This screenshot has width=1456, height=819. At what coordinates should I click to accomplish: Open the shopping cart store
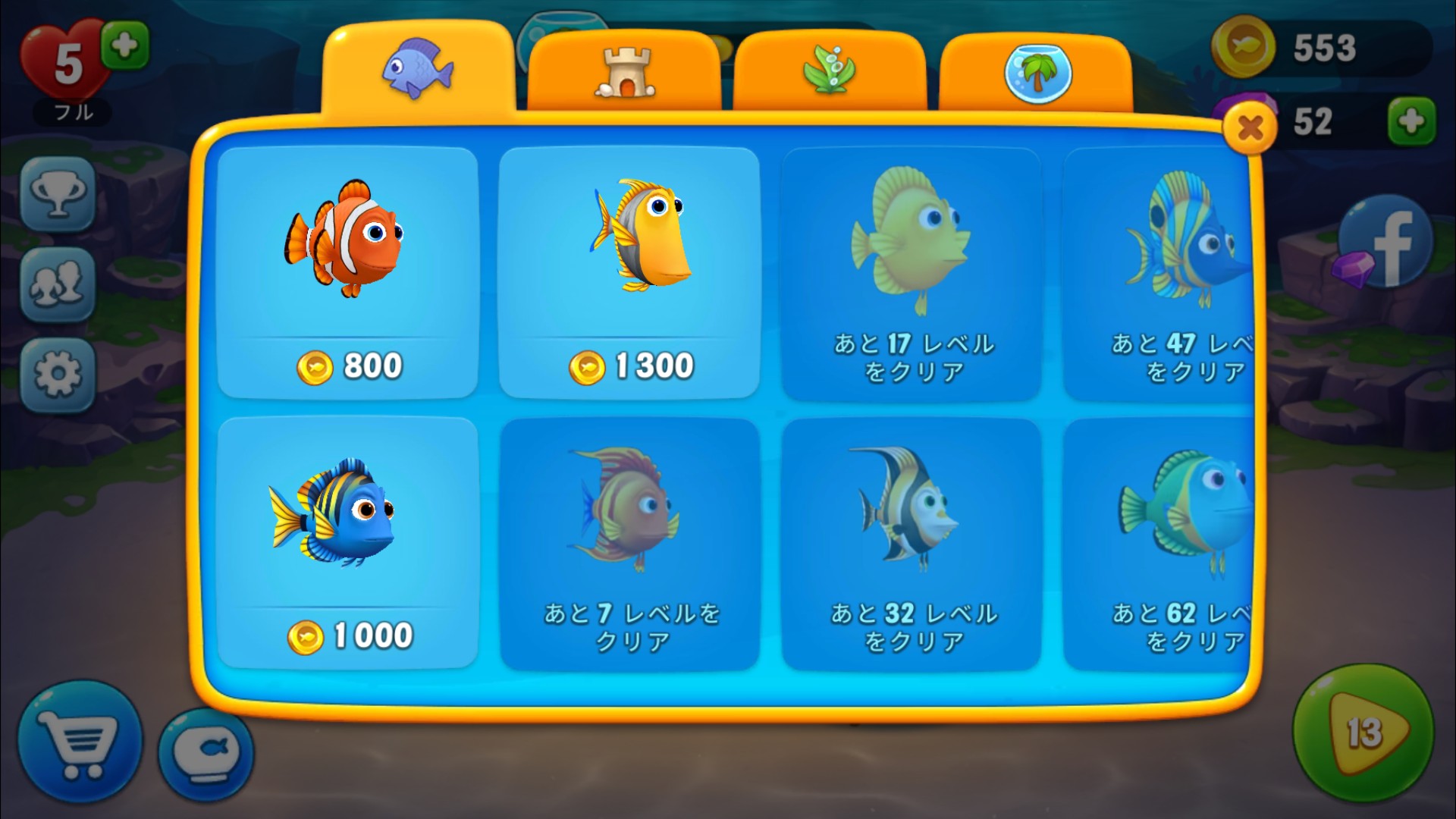(x=80, y=741)
